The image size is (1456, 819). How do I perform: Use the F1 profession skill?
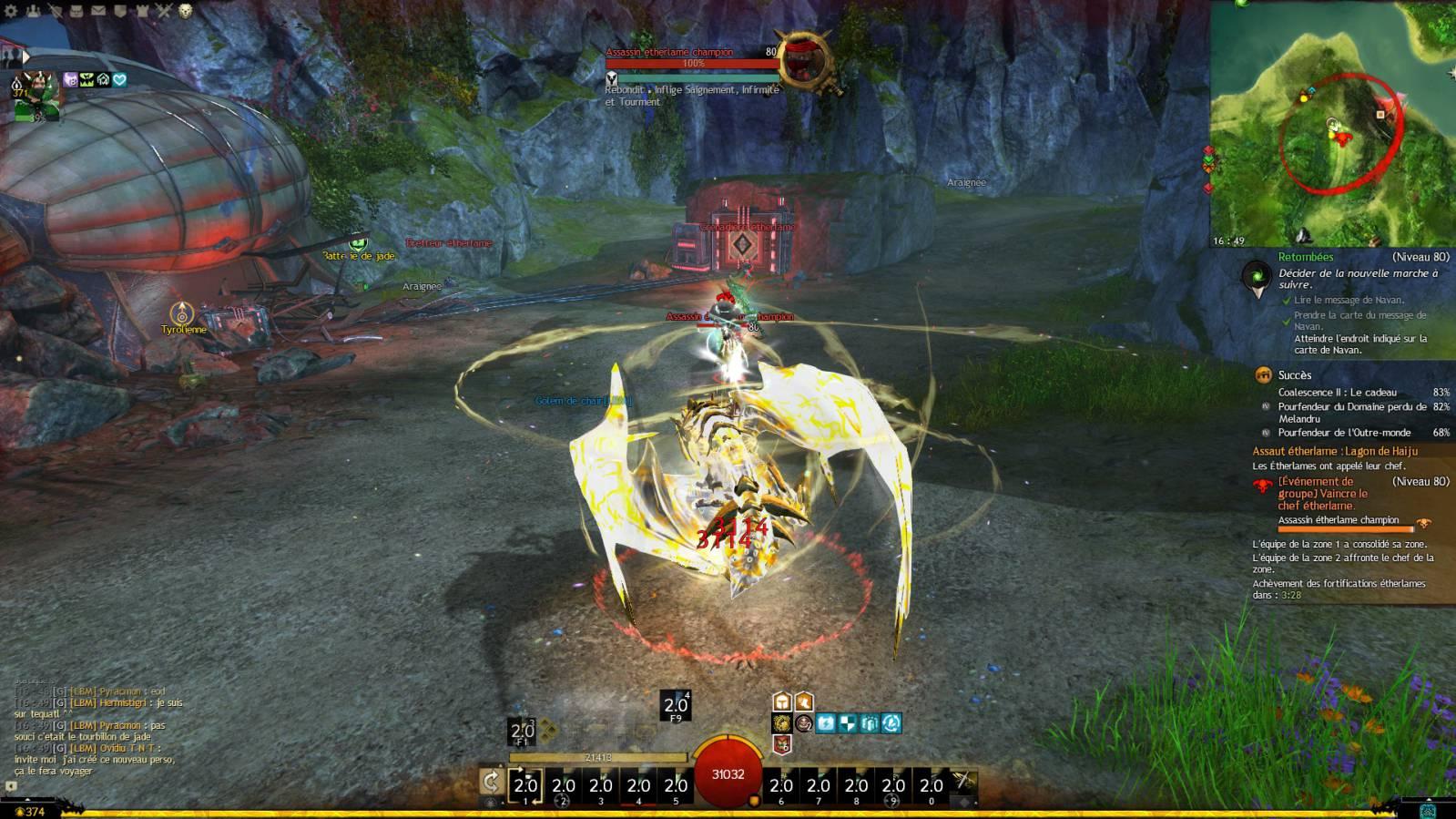(522, 731)
